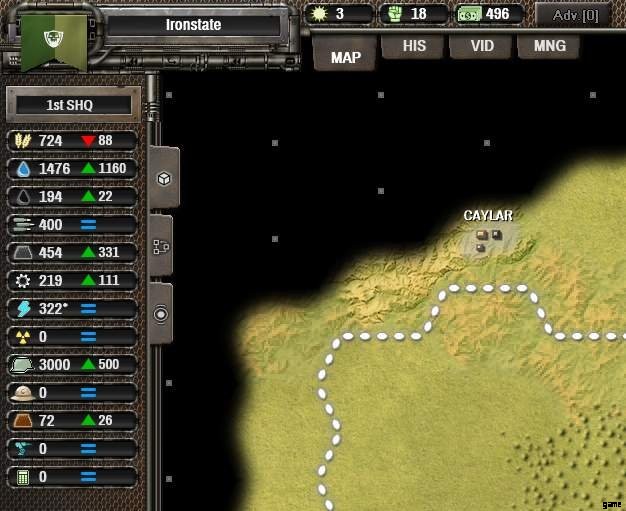The image size is (626, 511).
Task: Select the Caylar city marker
Action: point(489,239)
